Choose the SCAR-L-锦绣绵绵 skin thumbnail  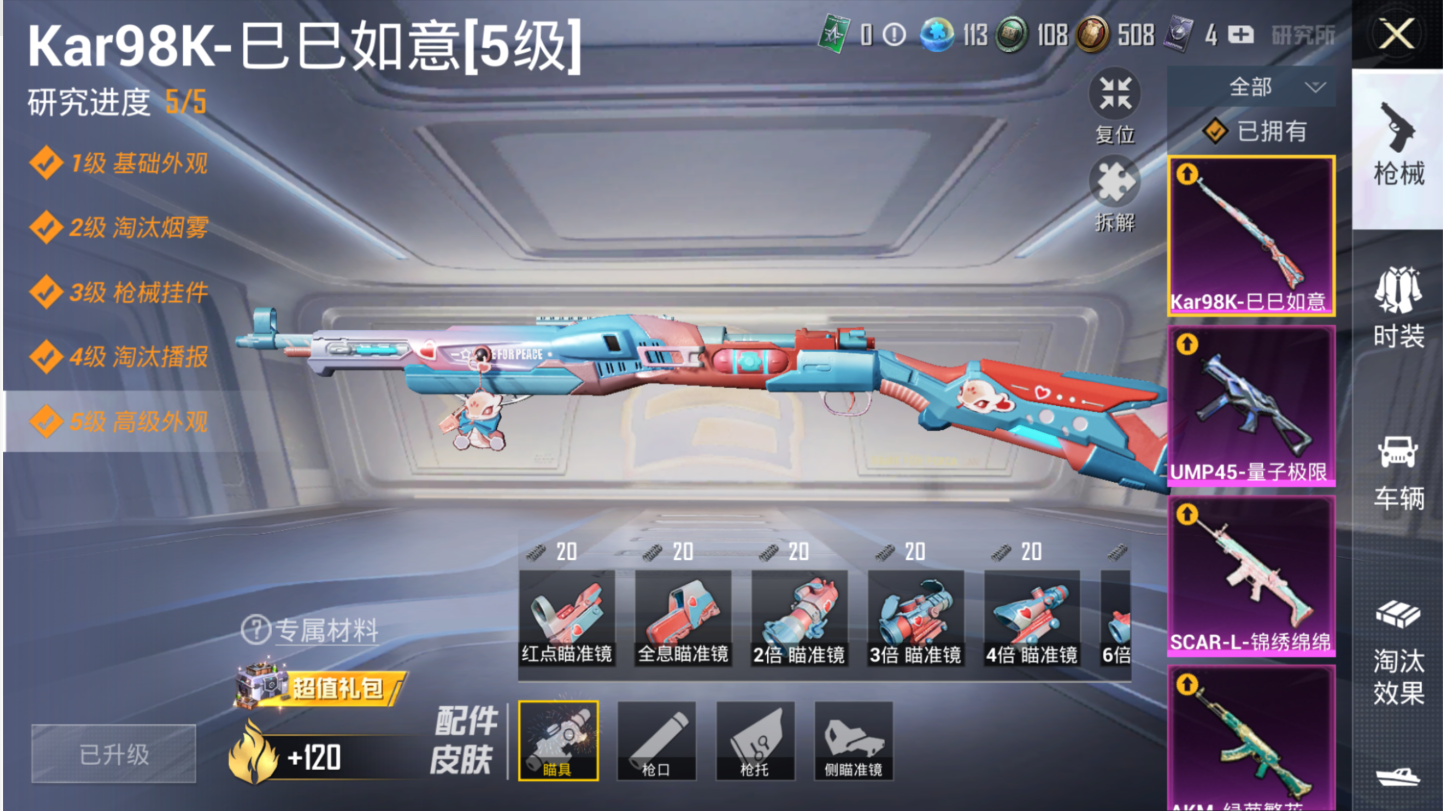(1251, 576)
